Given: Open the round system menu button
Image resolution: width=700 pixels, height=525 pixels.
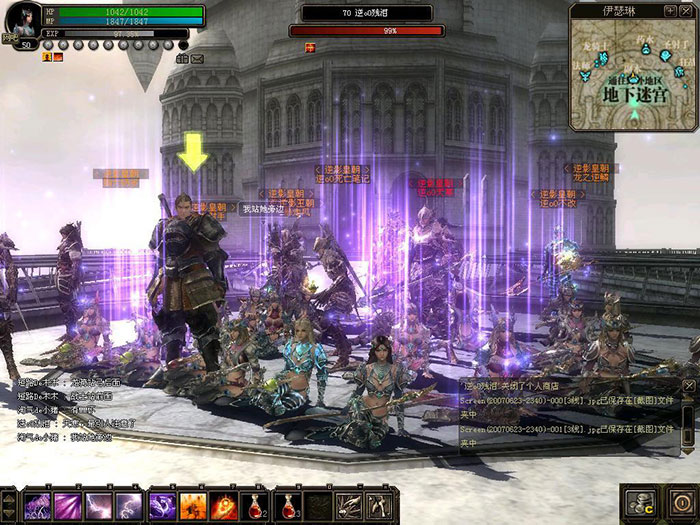Looking at the screenshot, I should point(681,502).
